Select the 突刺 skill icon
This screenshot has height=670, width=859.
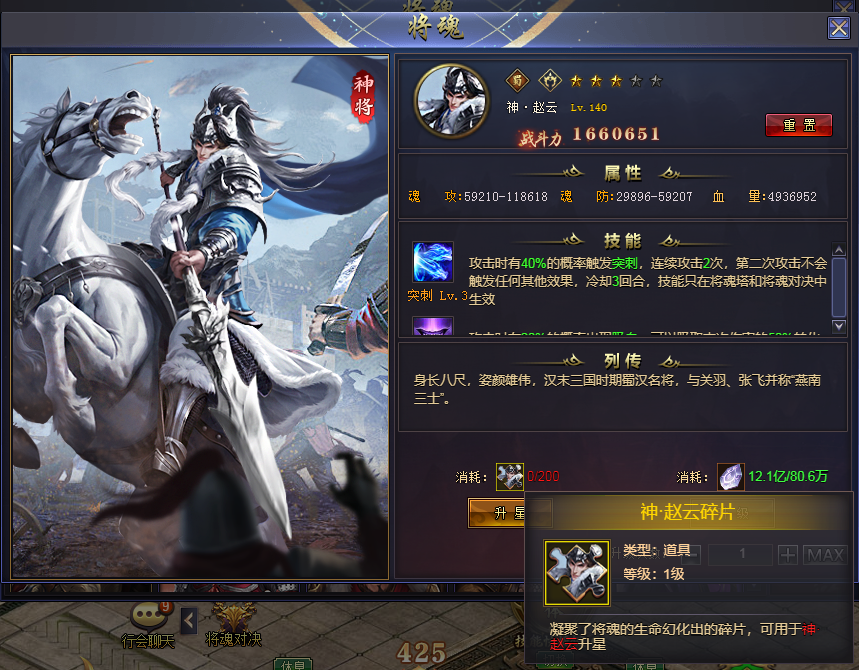point(433,262)
